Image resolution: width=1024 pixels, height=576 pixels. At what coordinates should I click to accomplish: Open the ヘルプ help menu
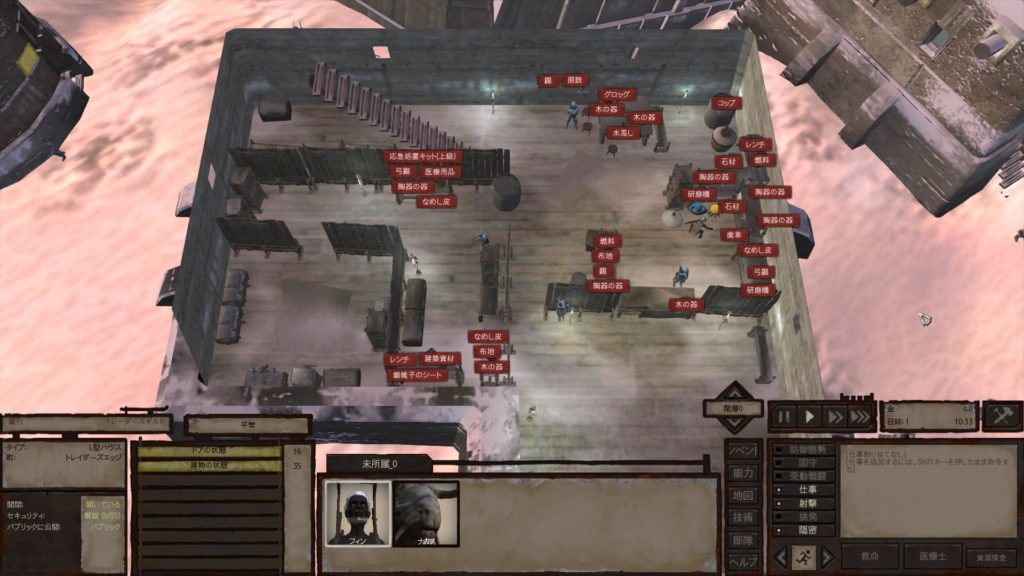[x=742, y=562]
